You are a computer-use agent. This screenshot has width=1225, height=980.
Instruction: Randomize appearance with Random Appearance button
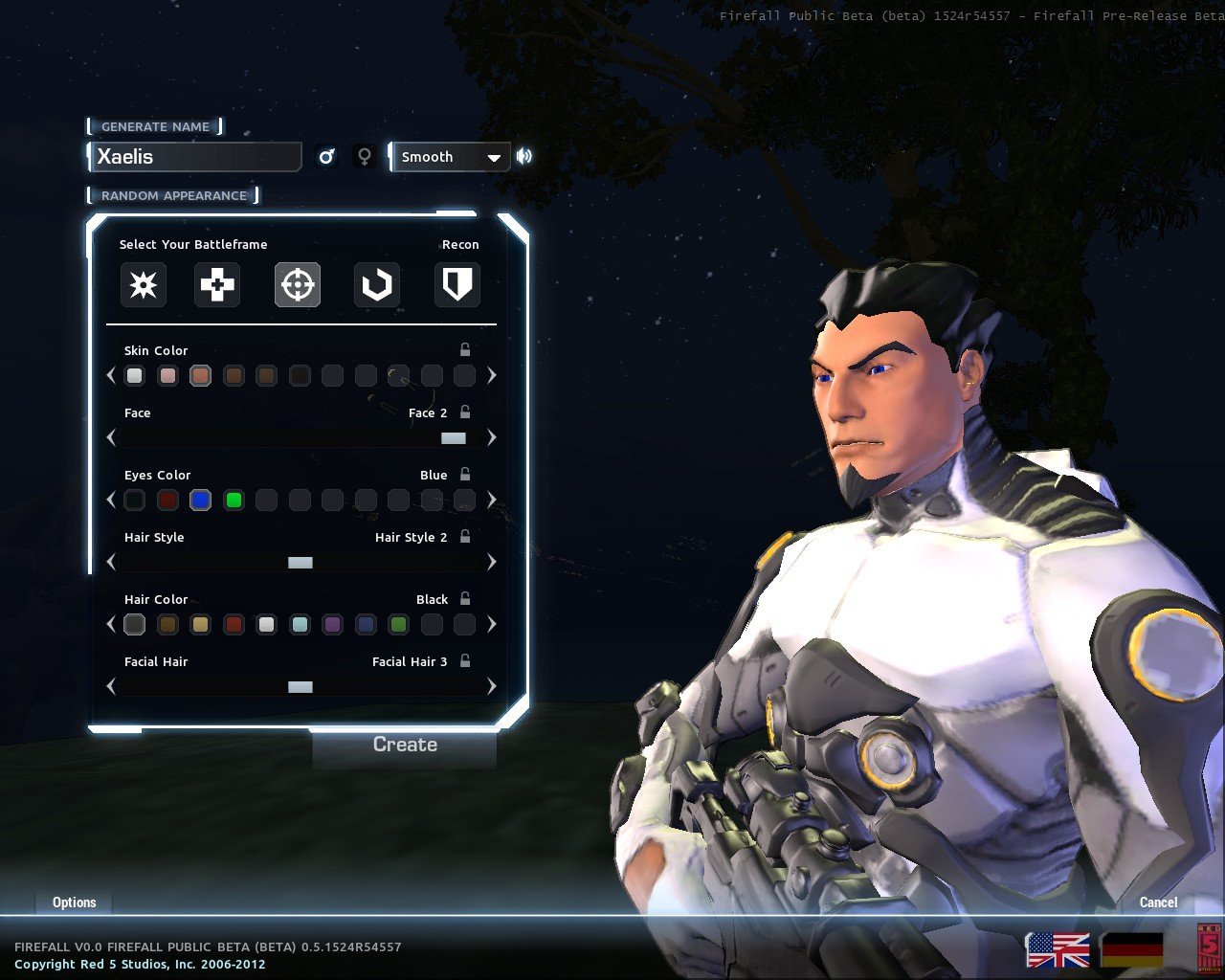(x=173, y=195)
